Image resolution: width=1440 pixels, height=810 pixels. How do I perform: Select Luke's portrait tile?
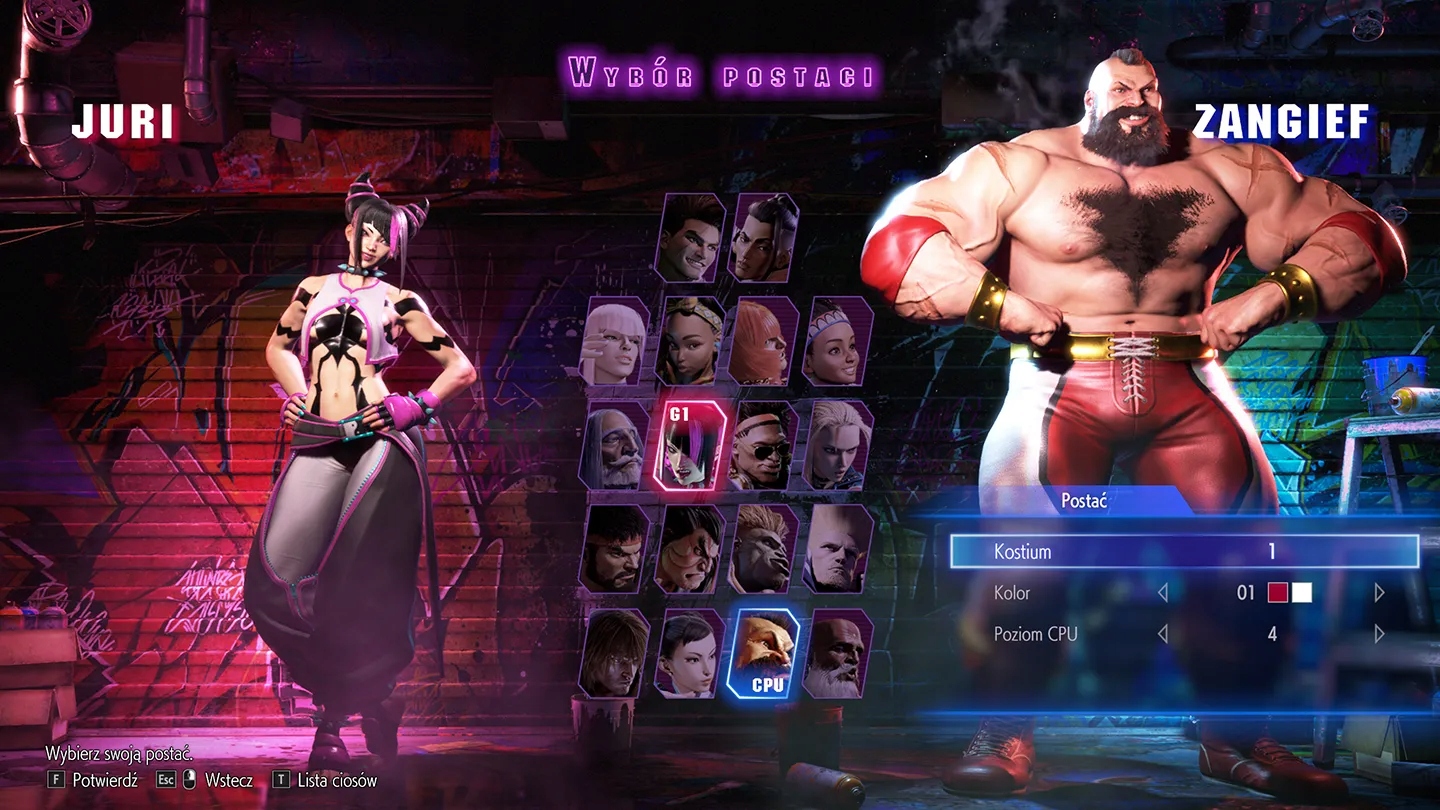pos(690,238)
